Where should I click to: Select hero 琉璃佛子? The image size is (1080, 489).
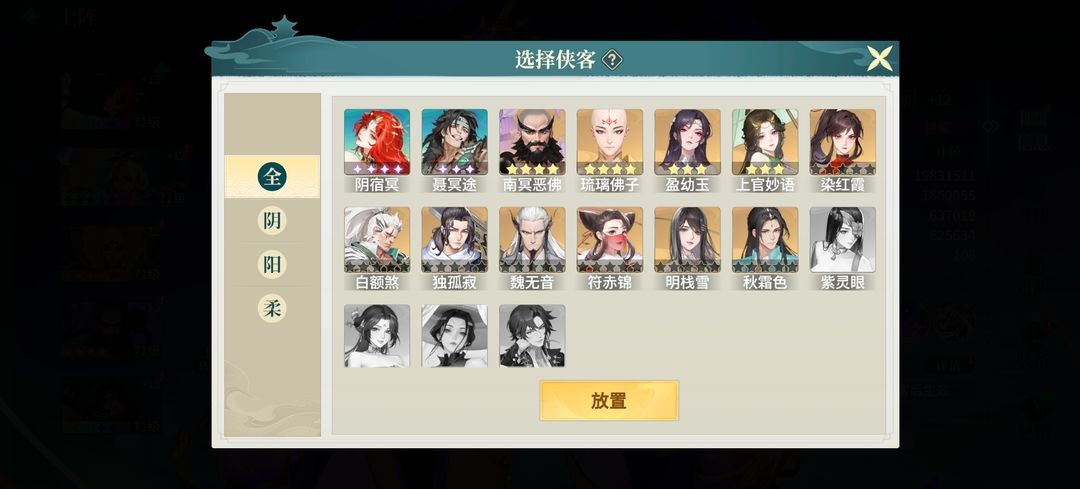coord(609,143)
